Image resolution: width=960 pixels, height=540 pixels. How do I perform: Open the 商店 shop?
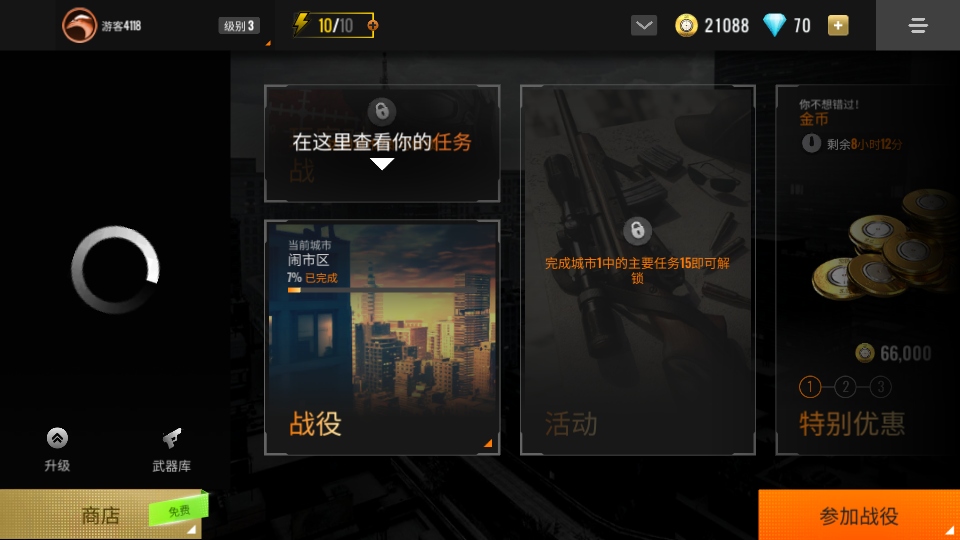coord(100,515)
